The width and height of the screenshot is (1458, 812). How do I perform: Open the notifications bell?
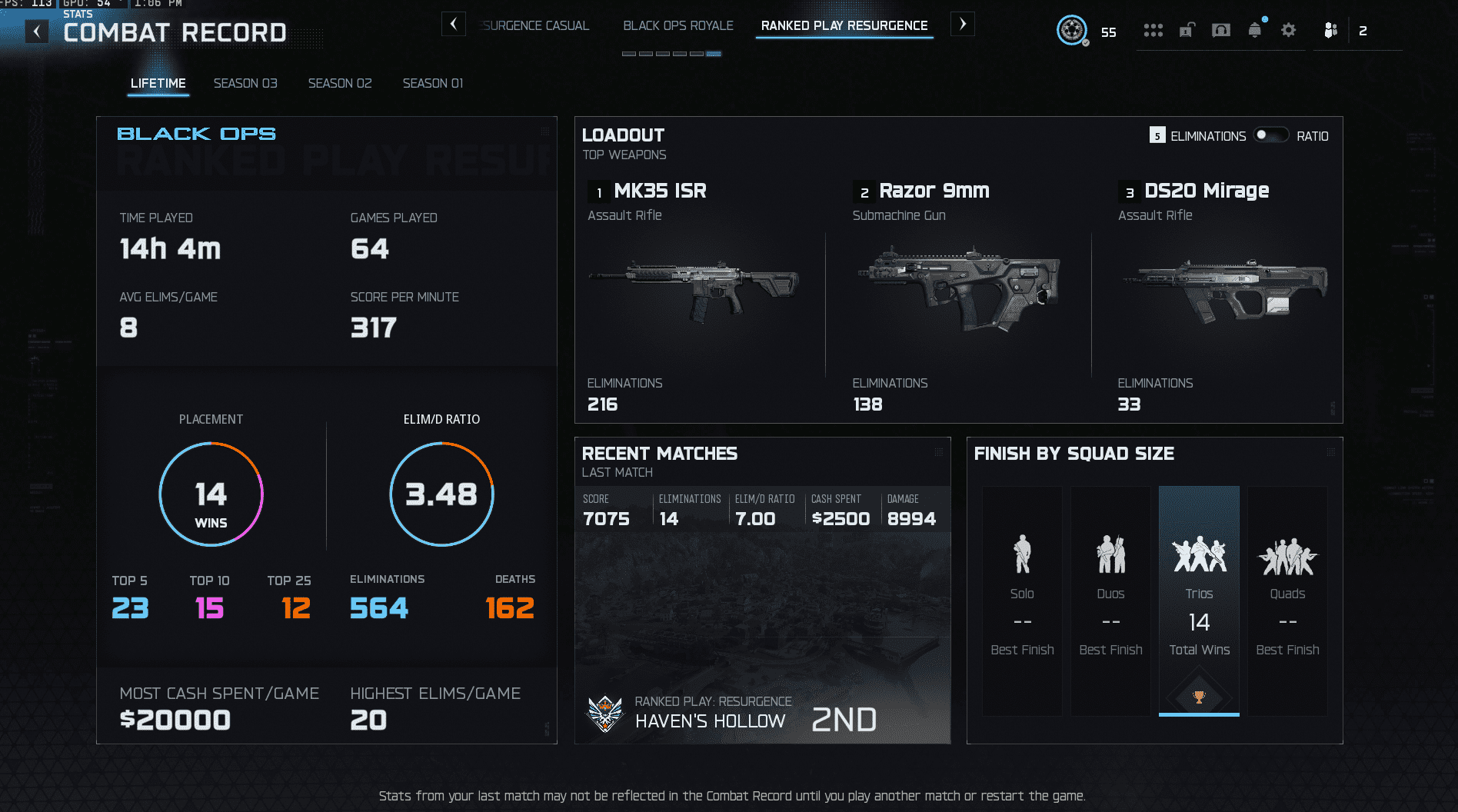click(x=1255, y=30)
